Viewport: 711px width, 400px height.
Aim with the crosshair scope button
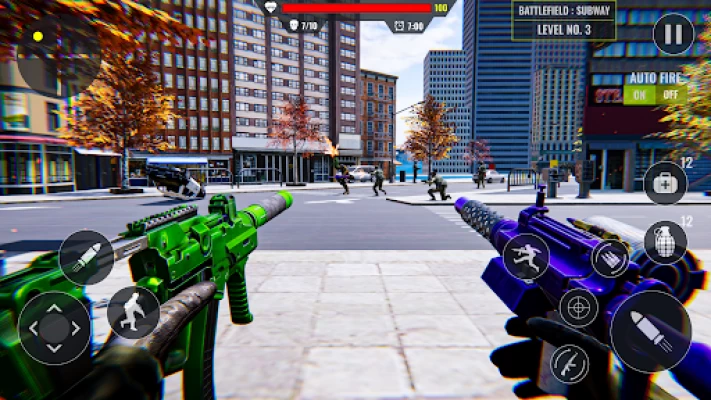(x=579, y=307)
